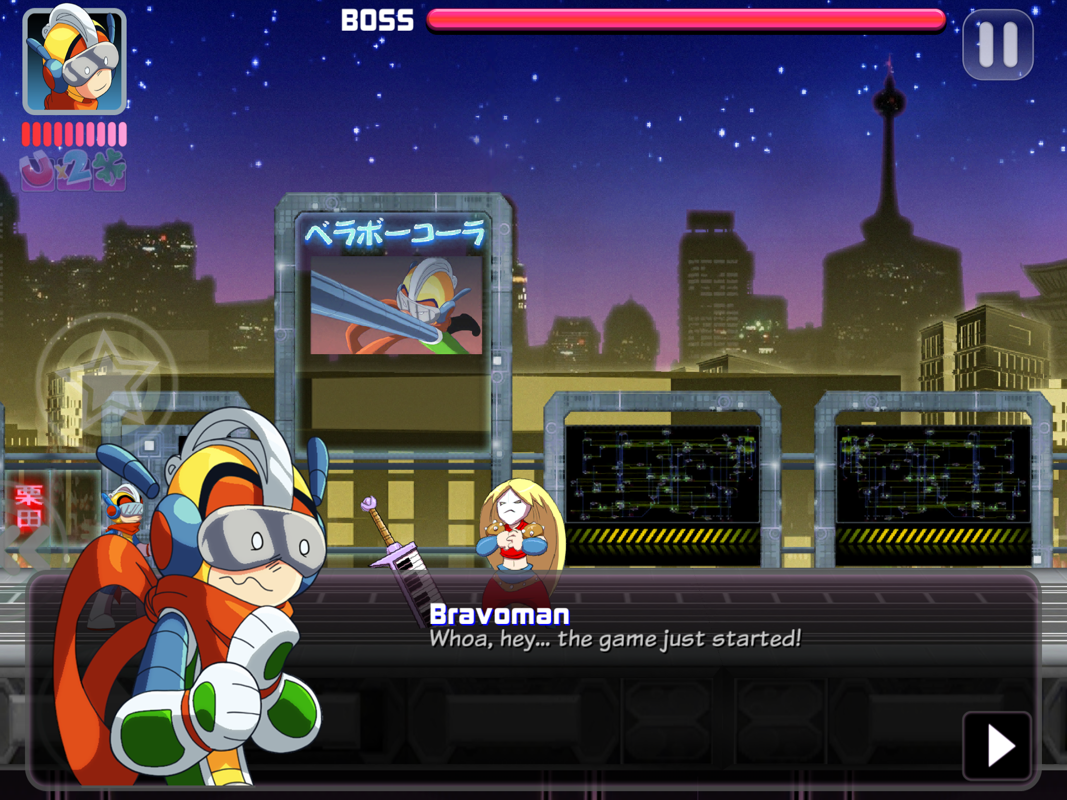This screenshot has height=800, width=1067.
Task: Activate the faded star special button
Action: tap(105, 380)
